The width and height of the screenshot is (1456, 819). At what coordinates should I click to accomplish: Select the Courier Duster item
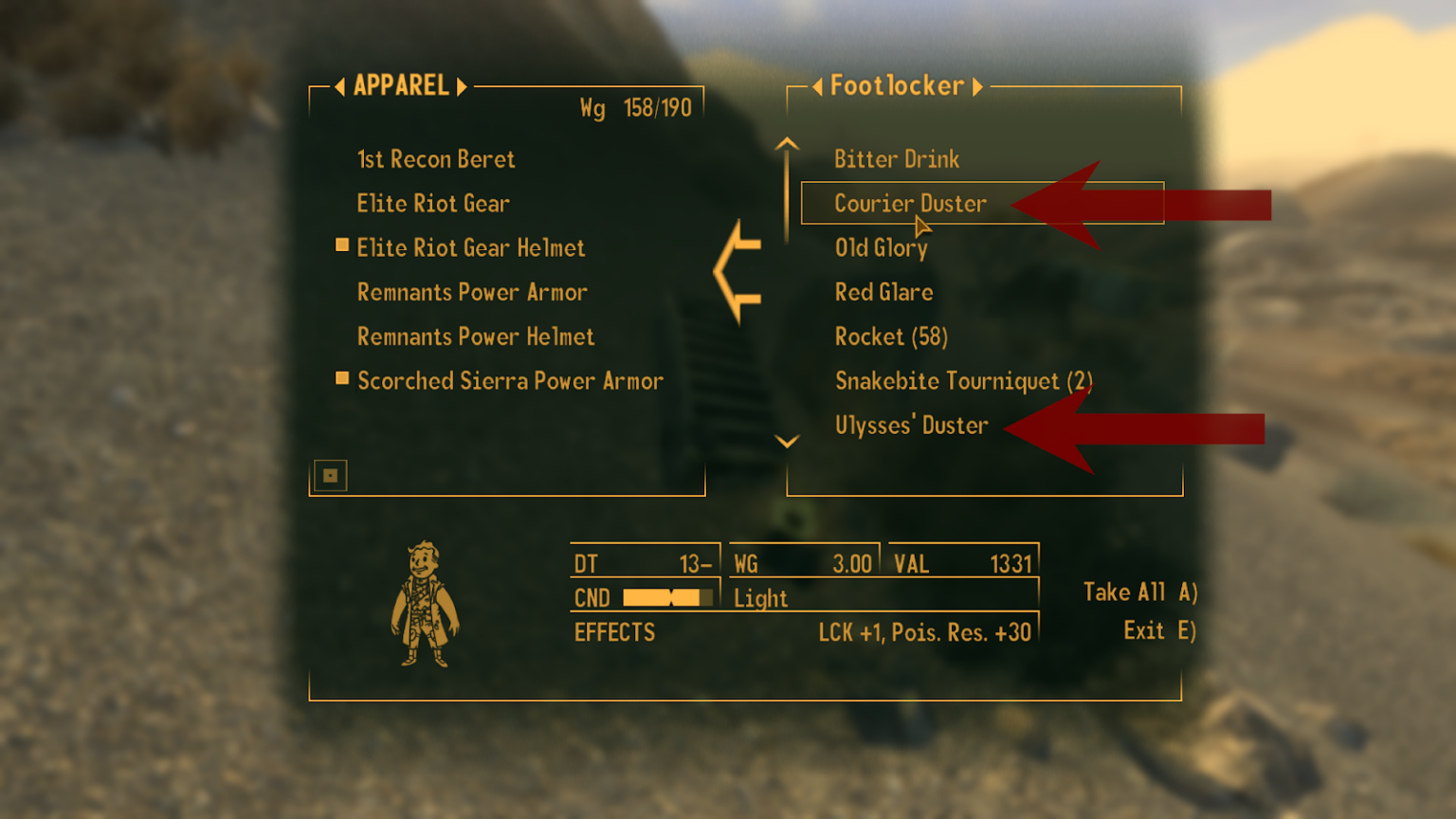910,203
